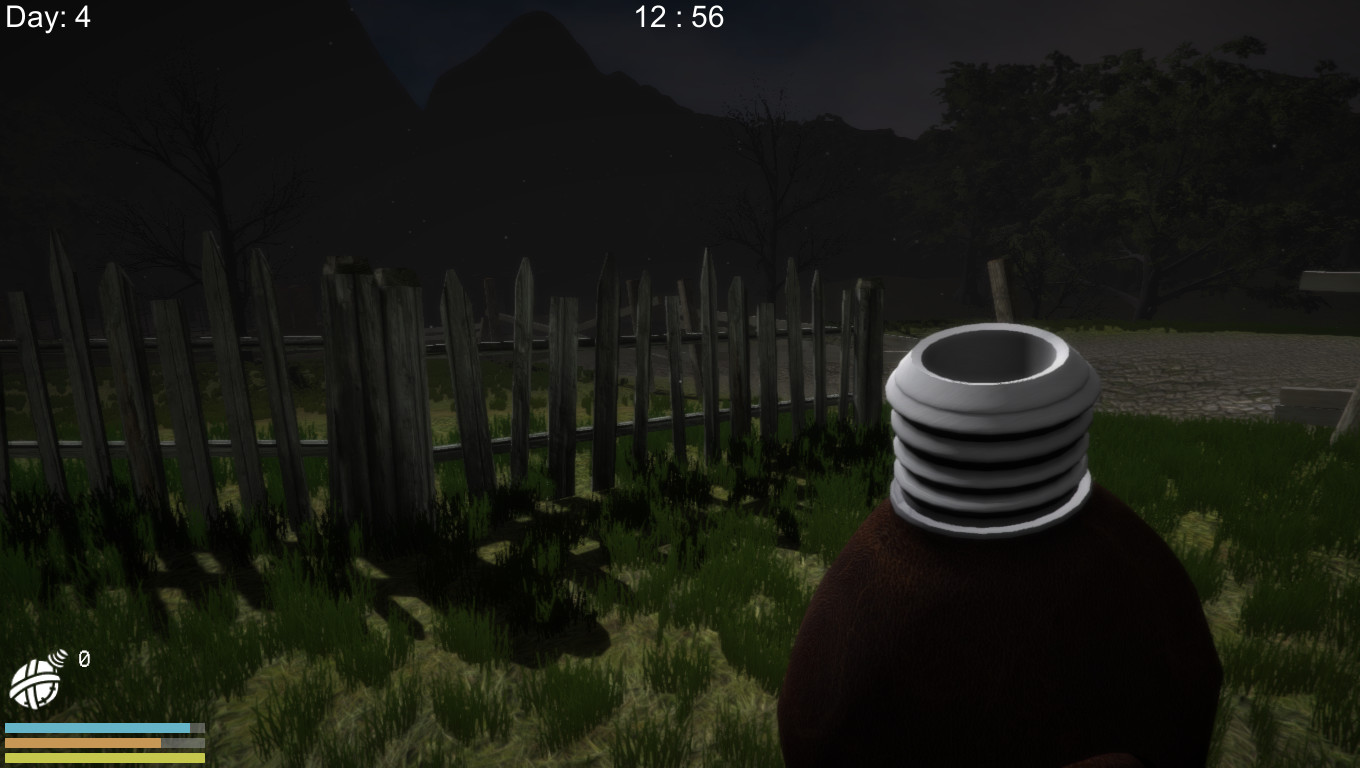Click the bottle's opening at the top
Viewport: 1360px width, 768px height.
pyautogui.click(x=985, y=360)
